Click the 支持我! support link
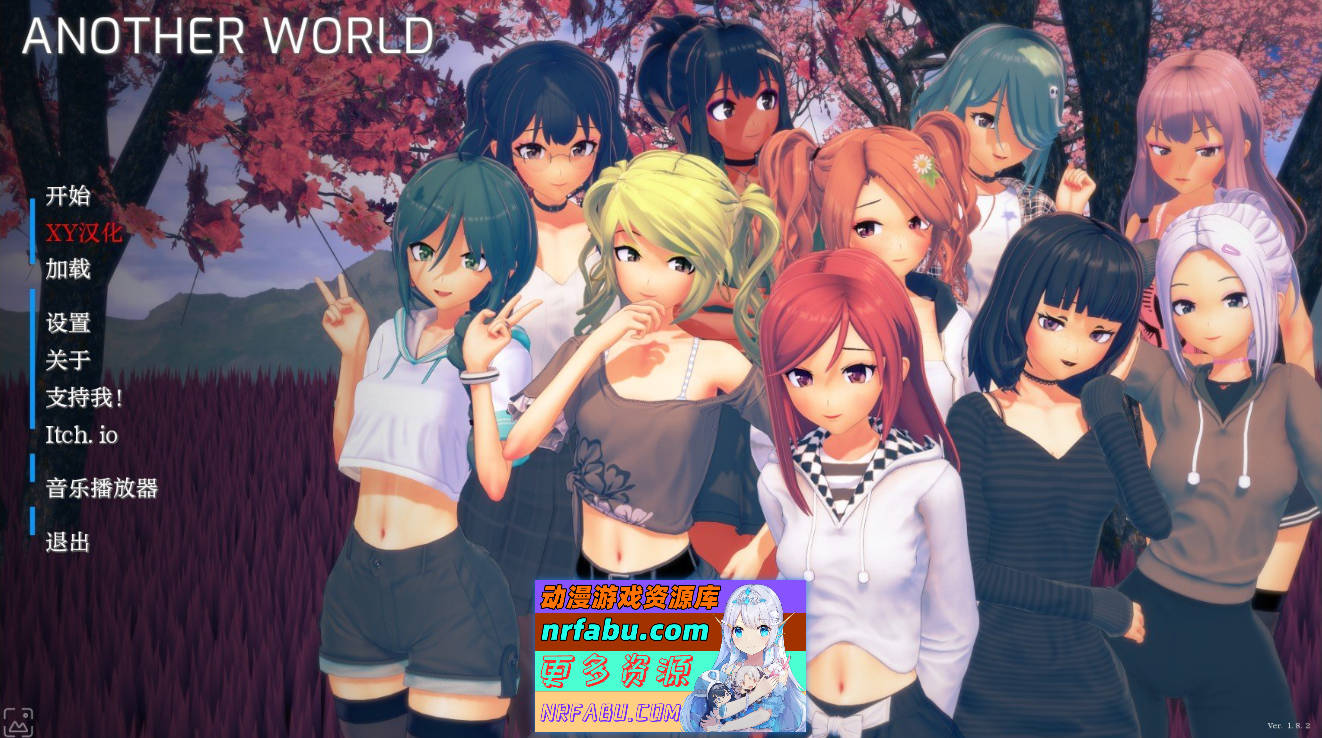 click(x=82, y=398)
